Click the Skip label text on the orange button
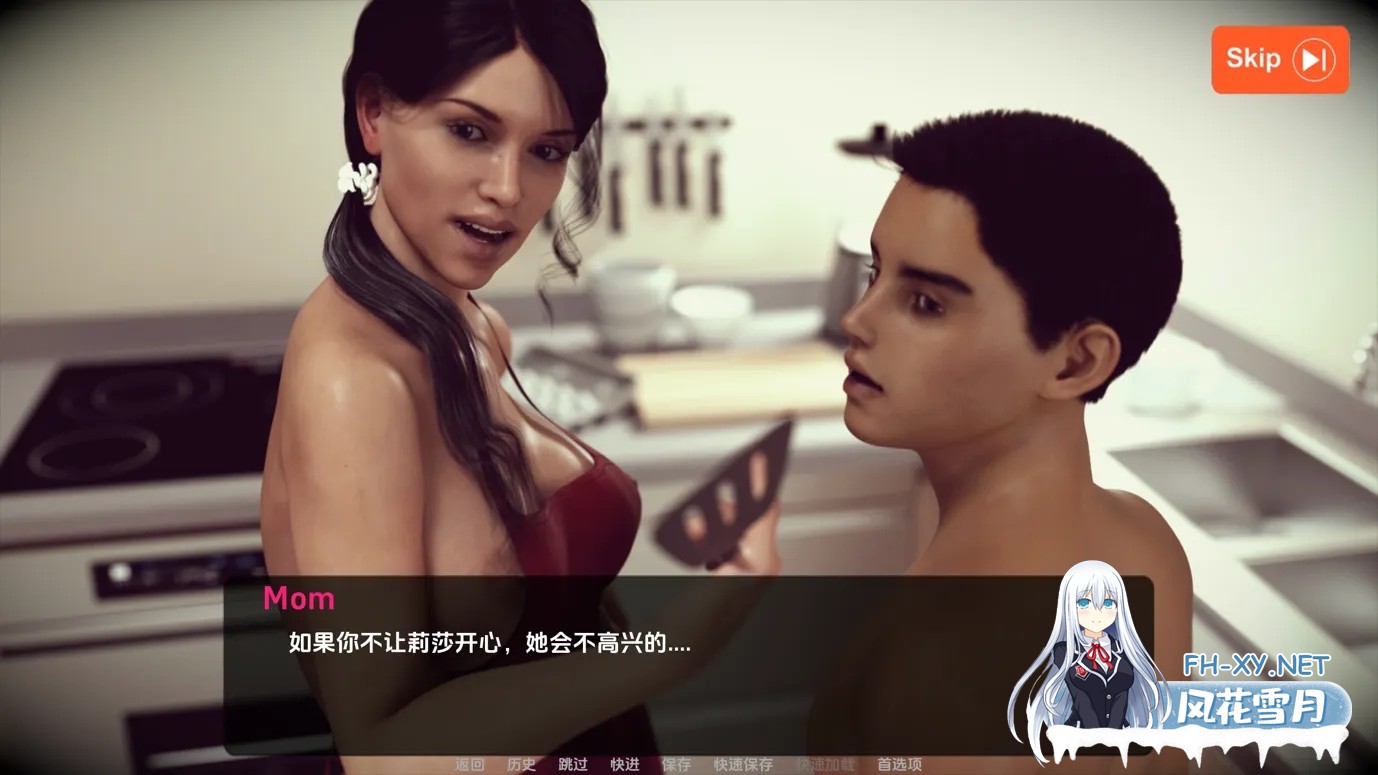Image resolution: width=1378 pixels, height=775 pixels. [1251, 59]
